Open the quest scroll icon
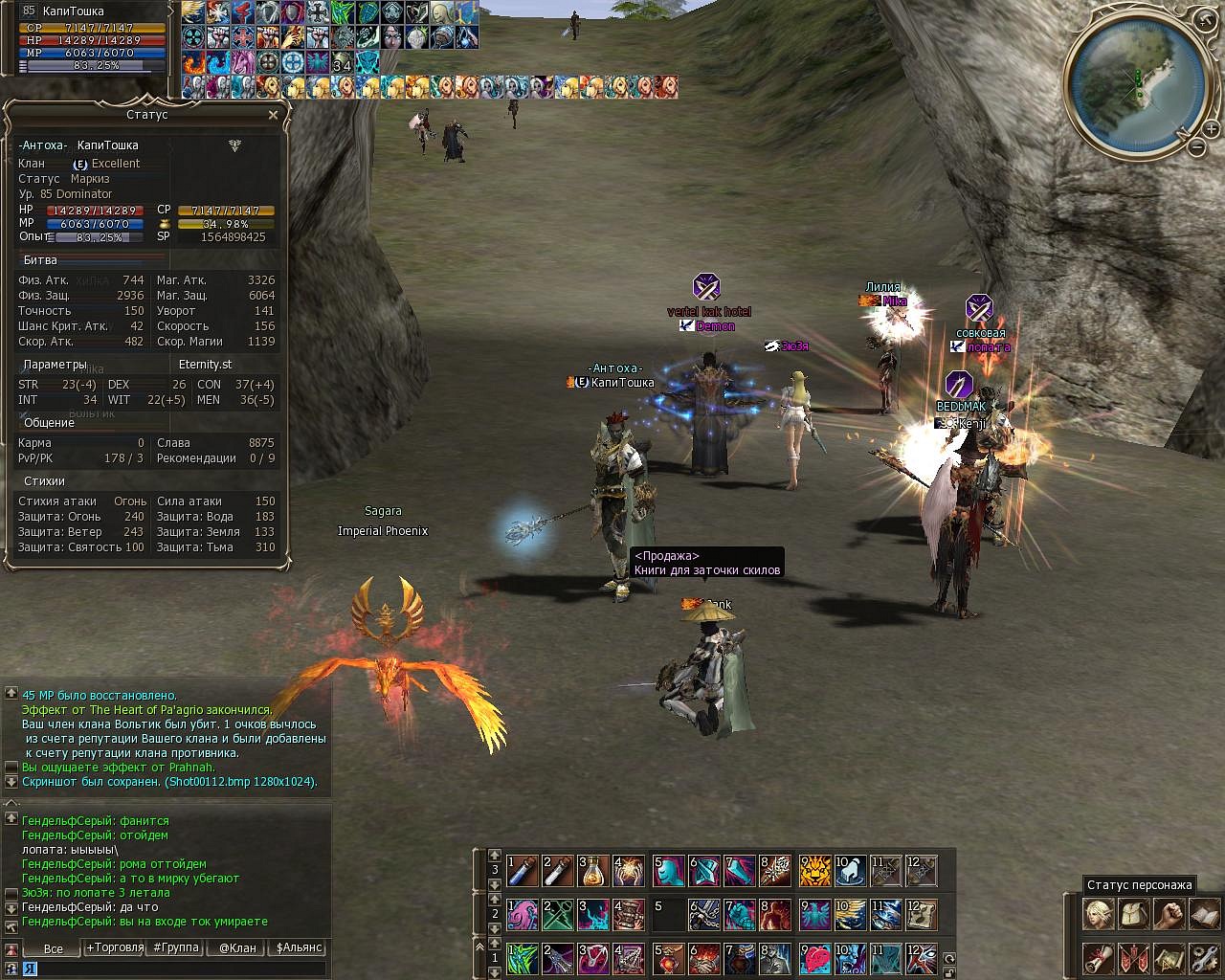 [x=1098, y=957]
